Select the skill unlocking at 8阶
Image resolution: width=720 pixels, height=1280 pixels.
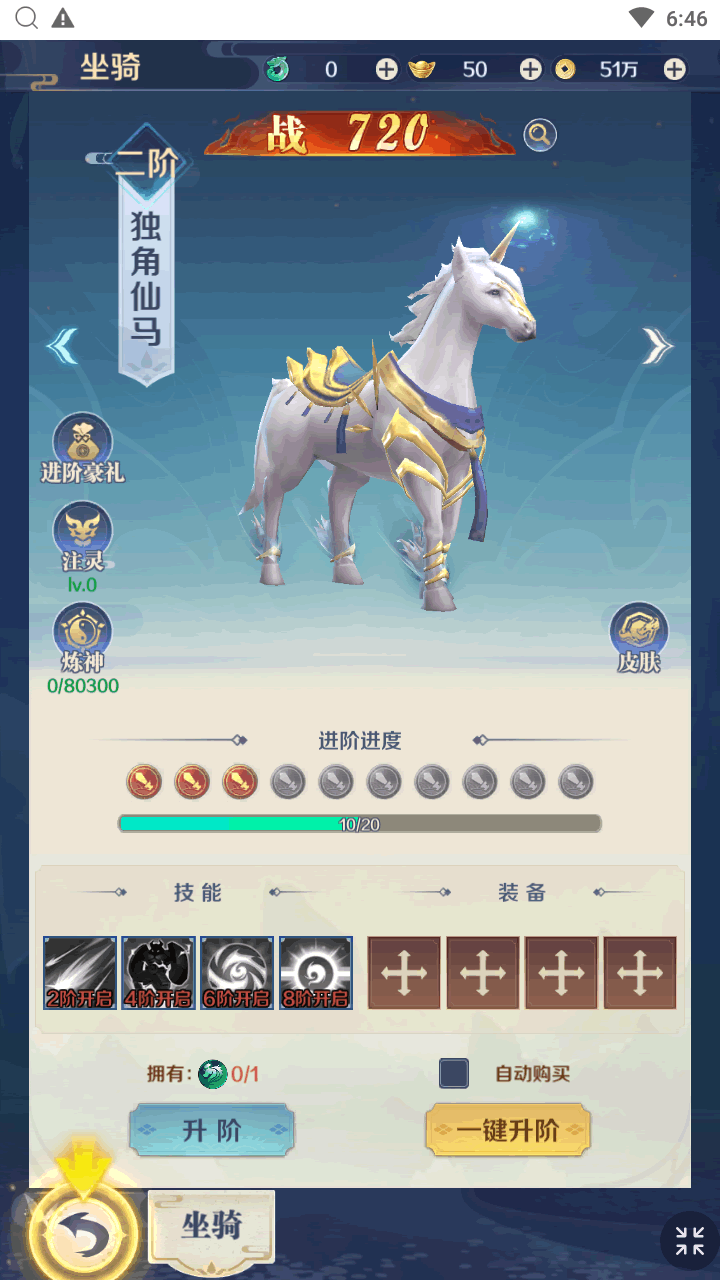pos(316,972)
